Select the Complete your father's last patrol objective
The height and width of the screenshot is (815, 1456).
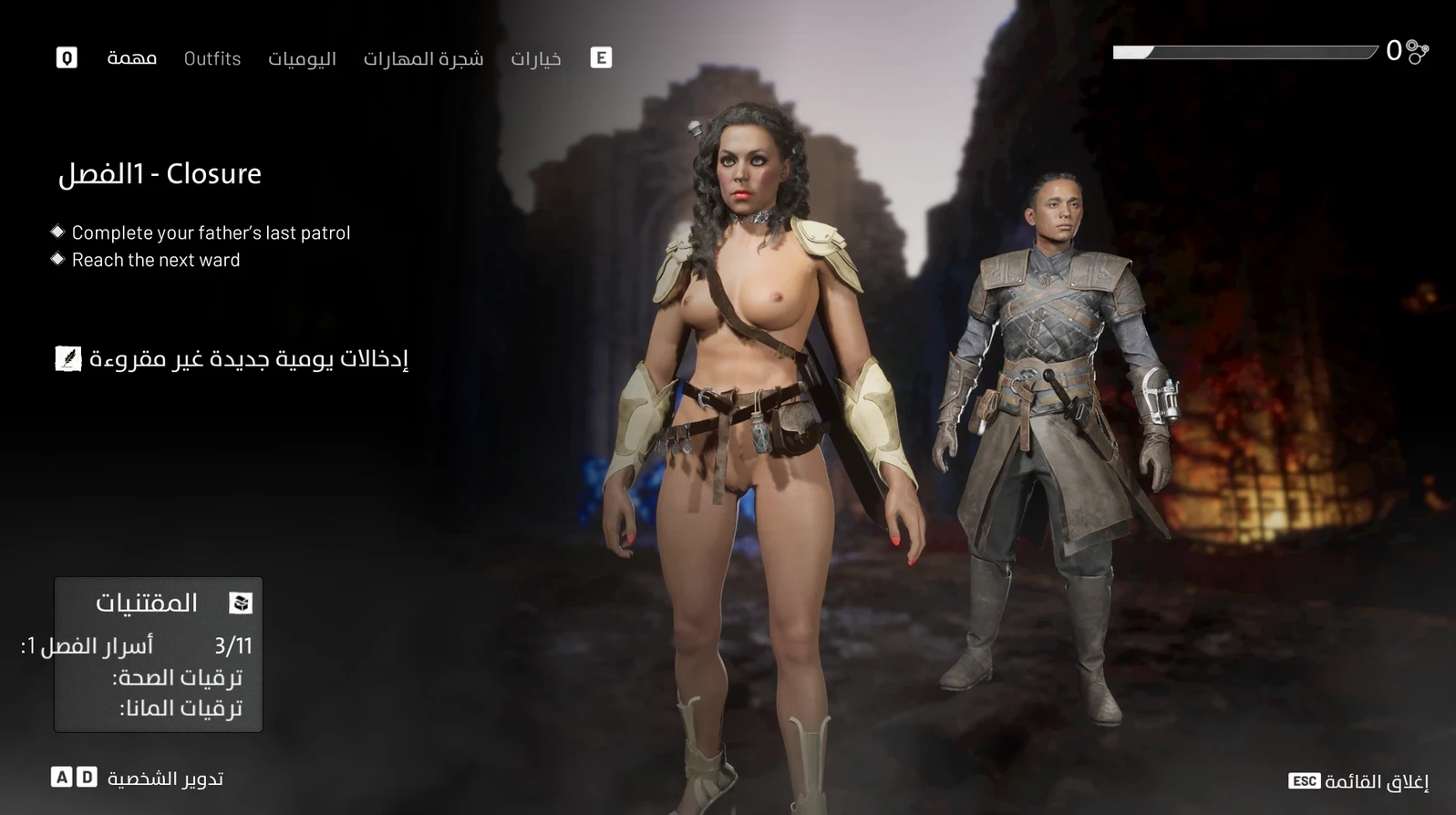(x=211, y=232)
